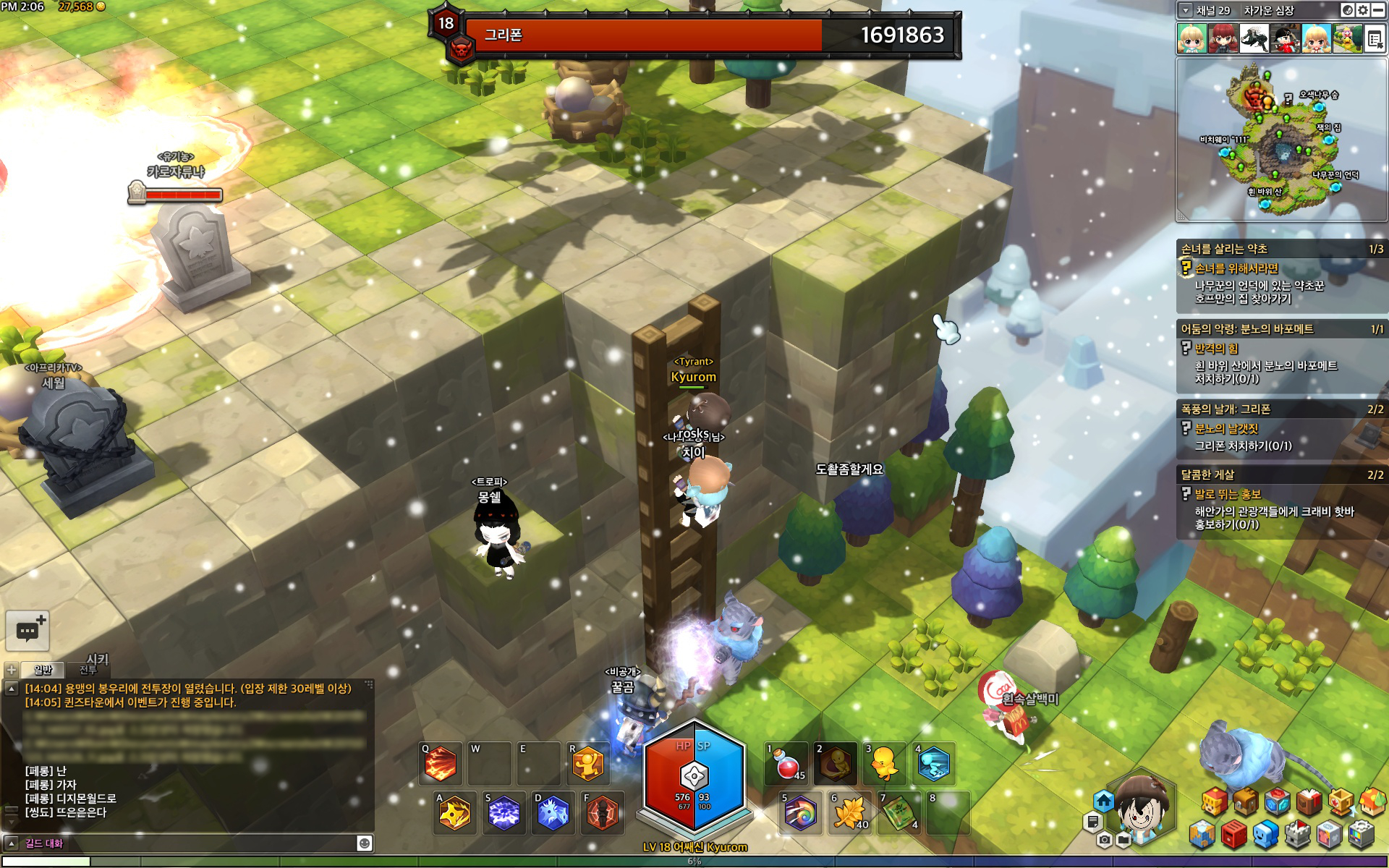Select the yellow chick item in slot 3
The width and height of the screenshot is (1389, 868).
(884, 765)
